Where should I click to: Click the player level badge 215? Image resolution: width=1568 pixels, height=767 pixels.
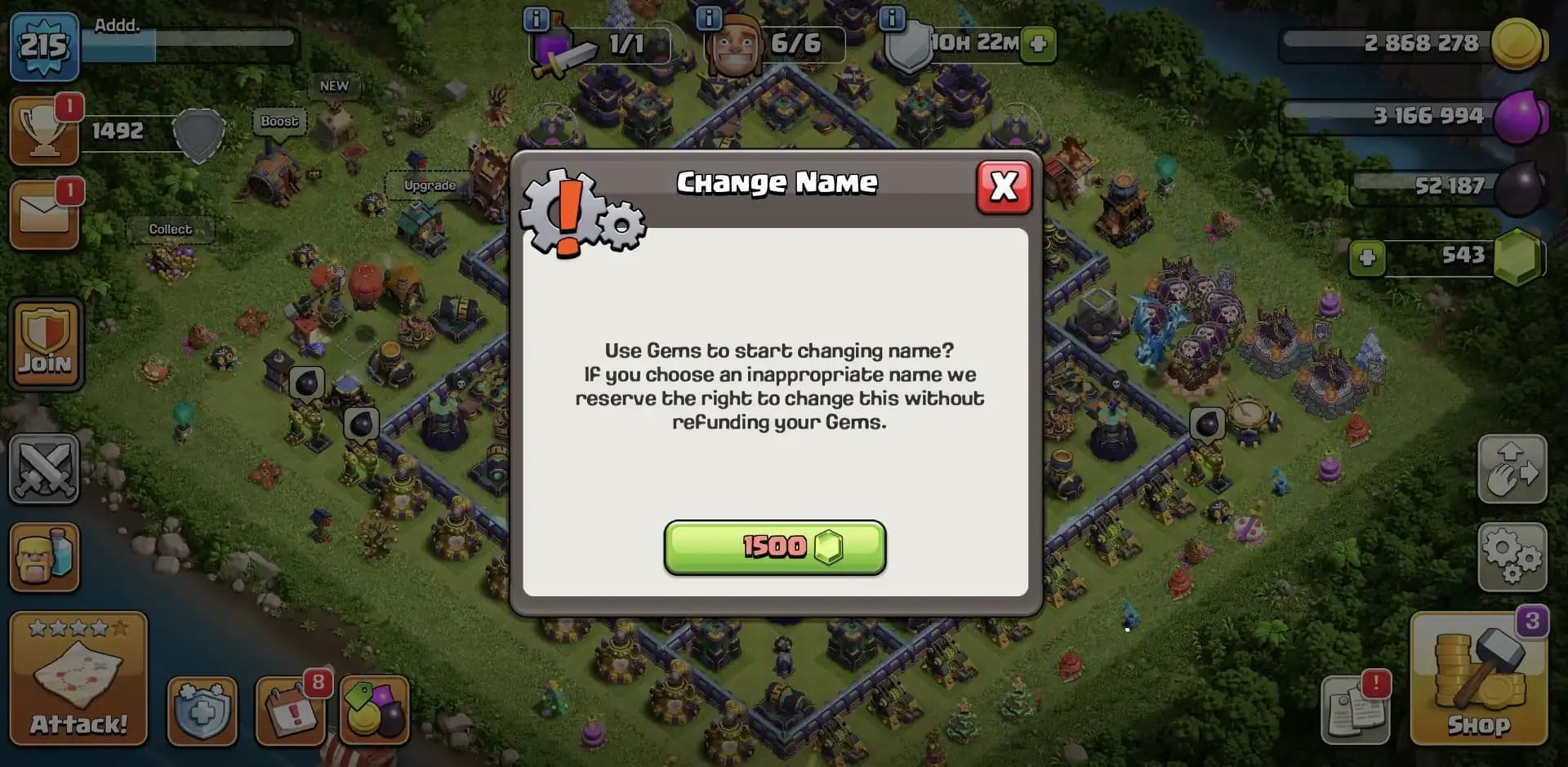tap(44, 47)
